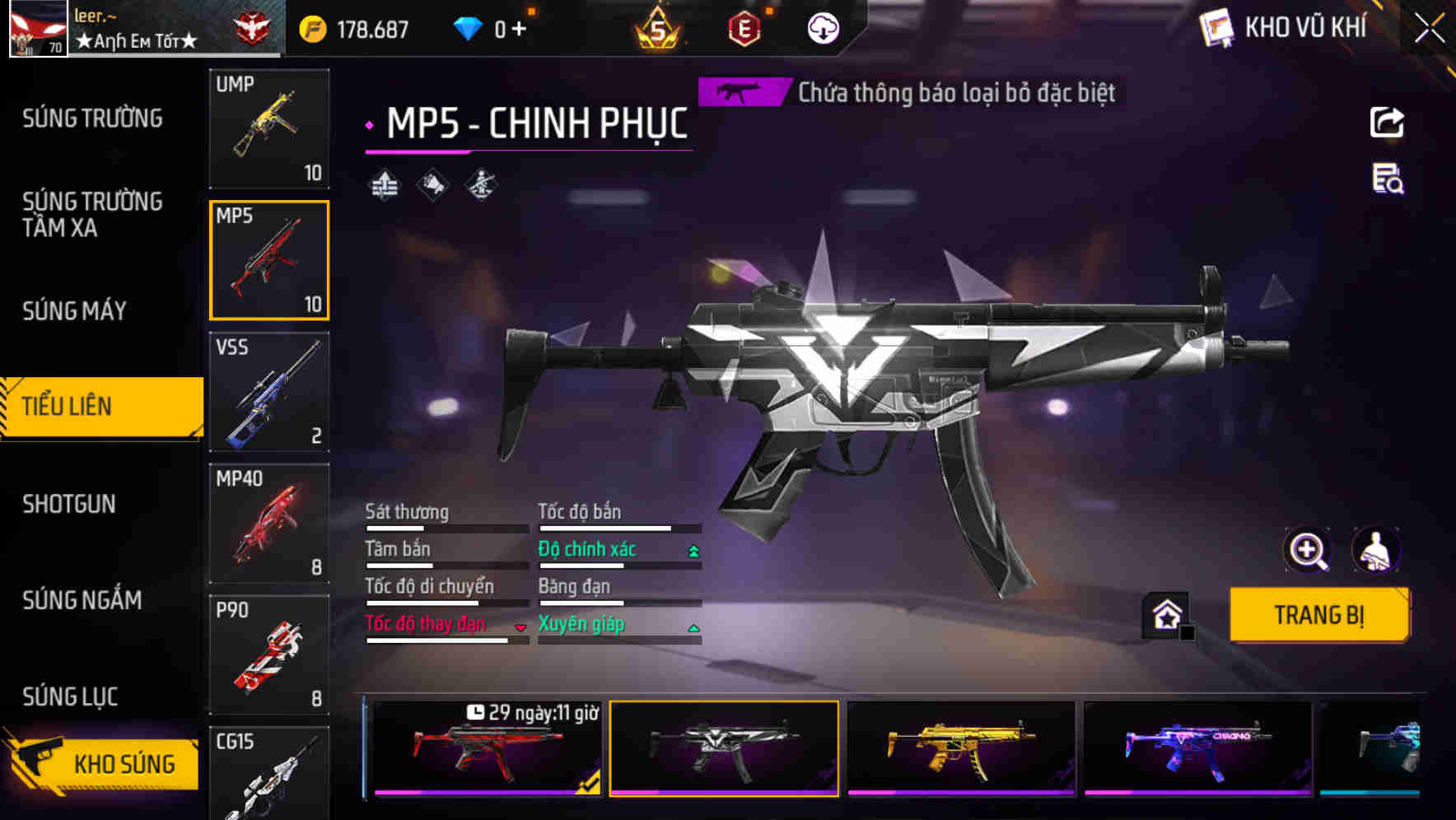Select the UMP weapon tile
1456x820 pixels.
click(269, 128)
